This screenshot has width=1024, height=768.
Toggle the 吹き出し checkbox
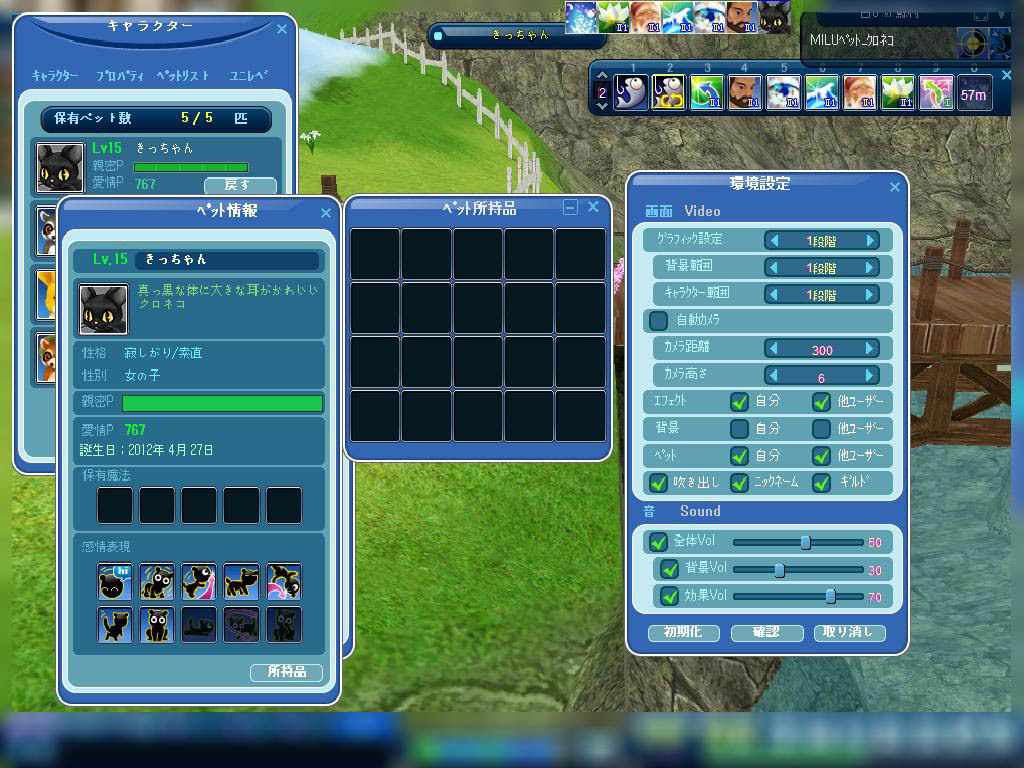point(659,483)
